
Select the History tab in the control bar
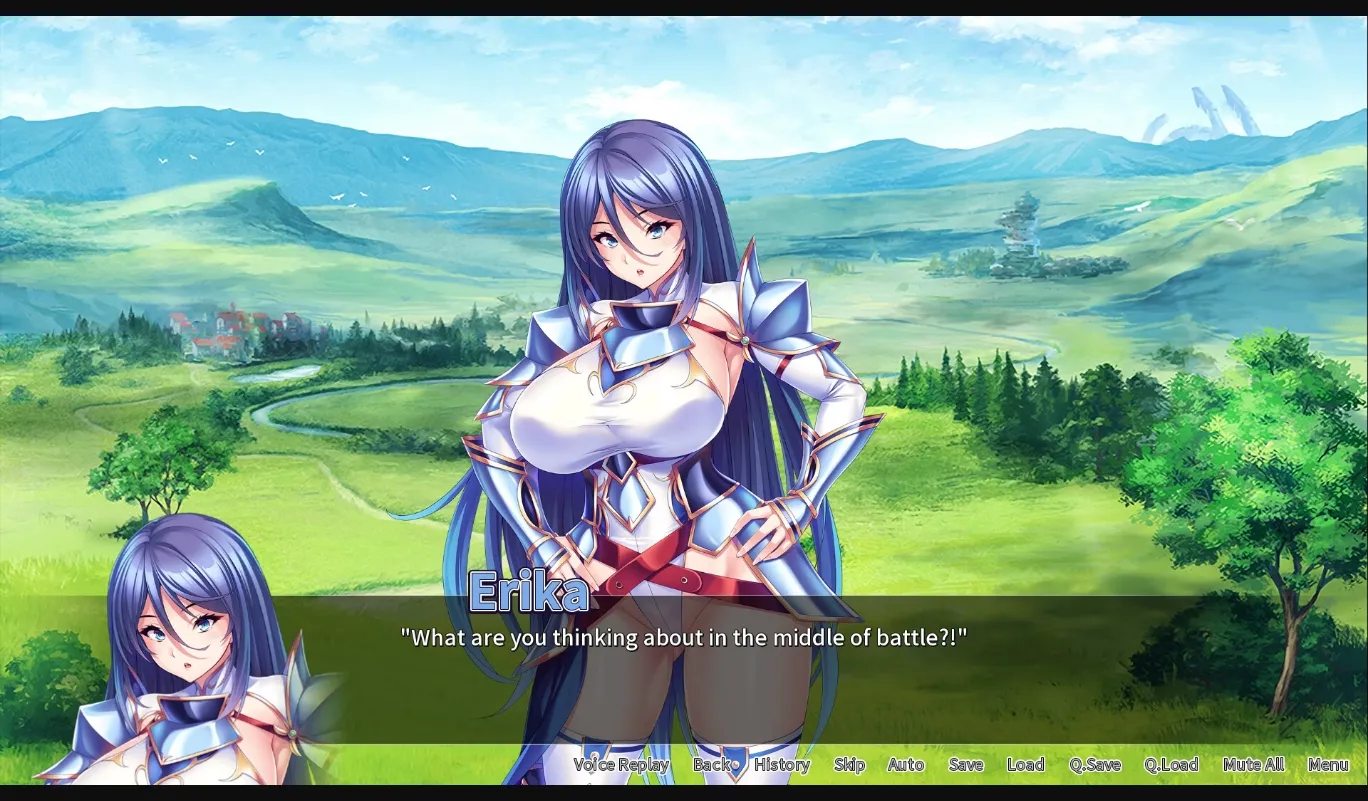(781, 764)
